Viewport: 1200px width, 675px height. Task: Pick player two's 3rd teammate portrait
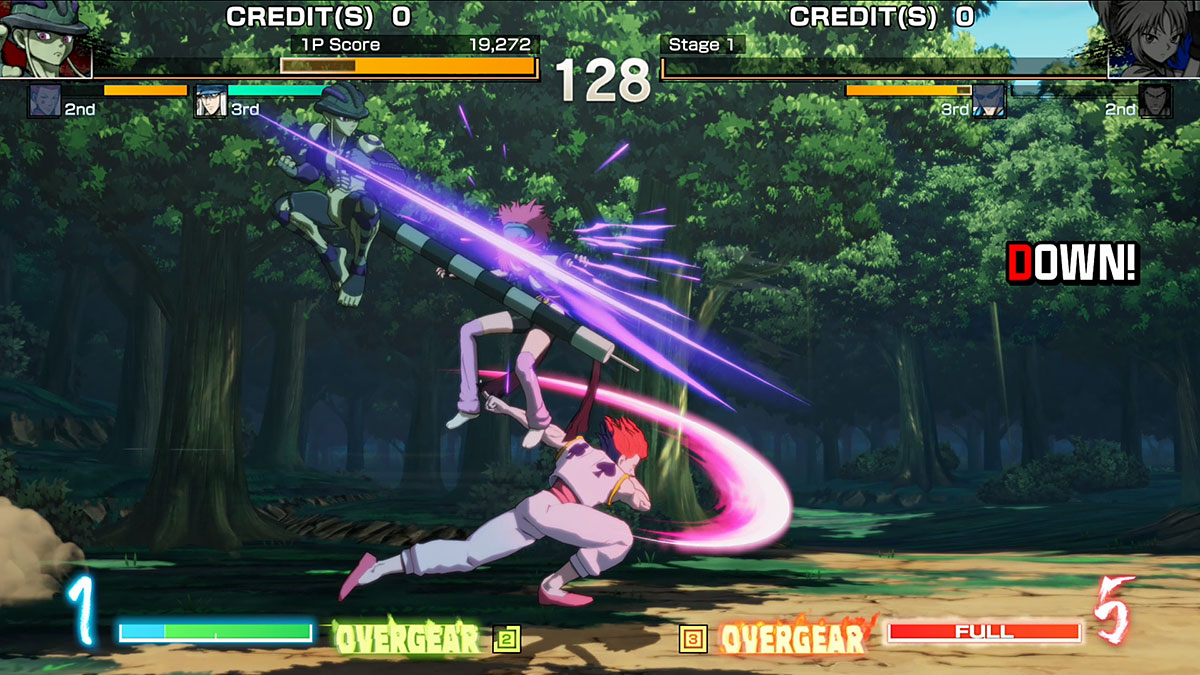pyautogui.click(x=989, y=101)
